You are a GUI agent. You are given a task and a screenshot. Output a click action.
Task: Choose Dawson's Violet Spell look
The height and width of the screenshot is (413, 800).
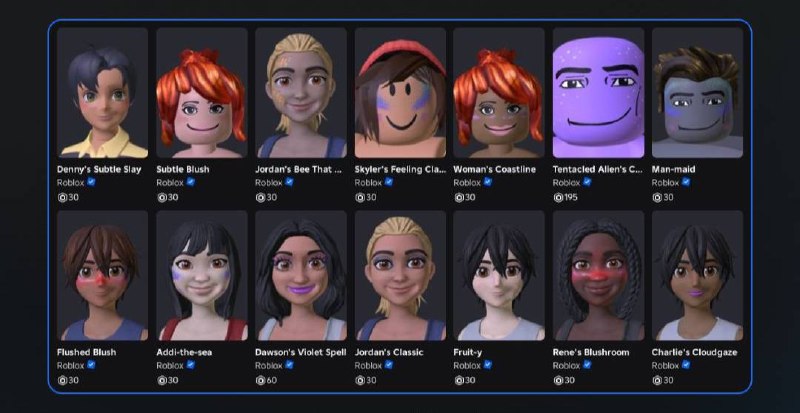click(300, 275)
